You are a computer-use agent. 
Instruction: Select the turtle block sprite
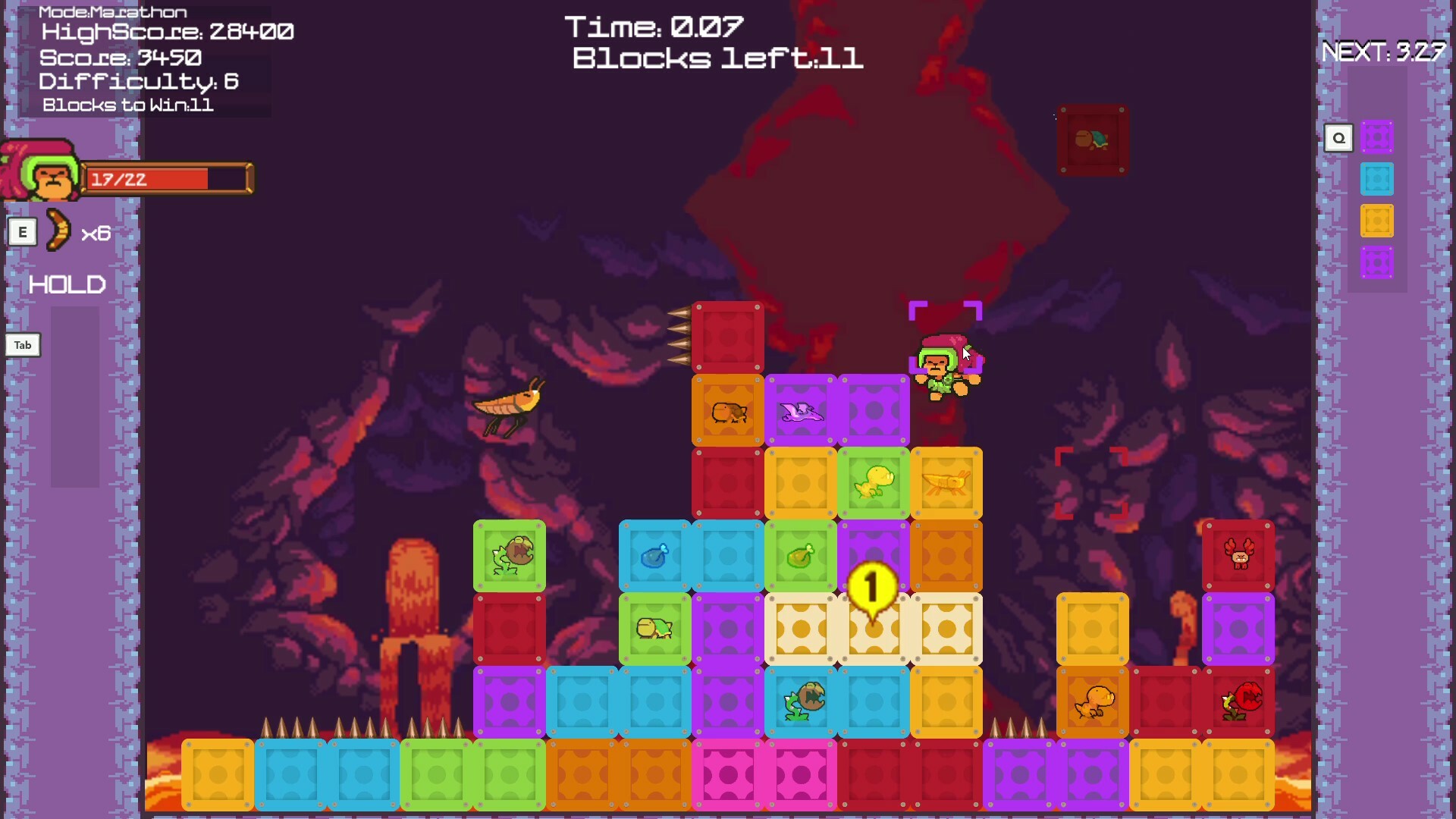pyautogui.click(x=654, y=628)
